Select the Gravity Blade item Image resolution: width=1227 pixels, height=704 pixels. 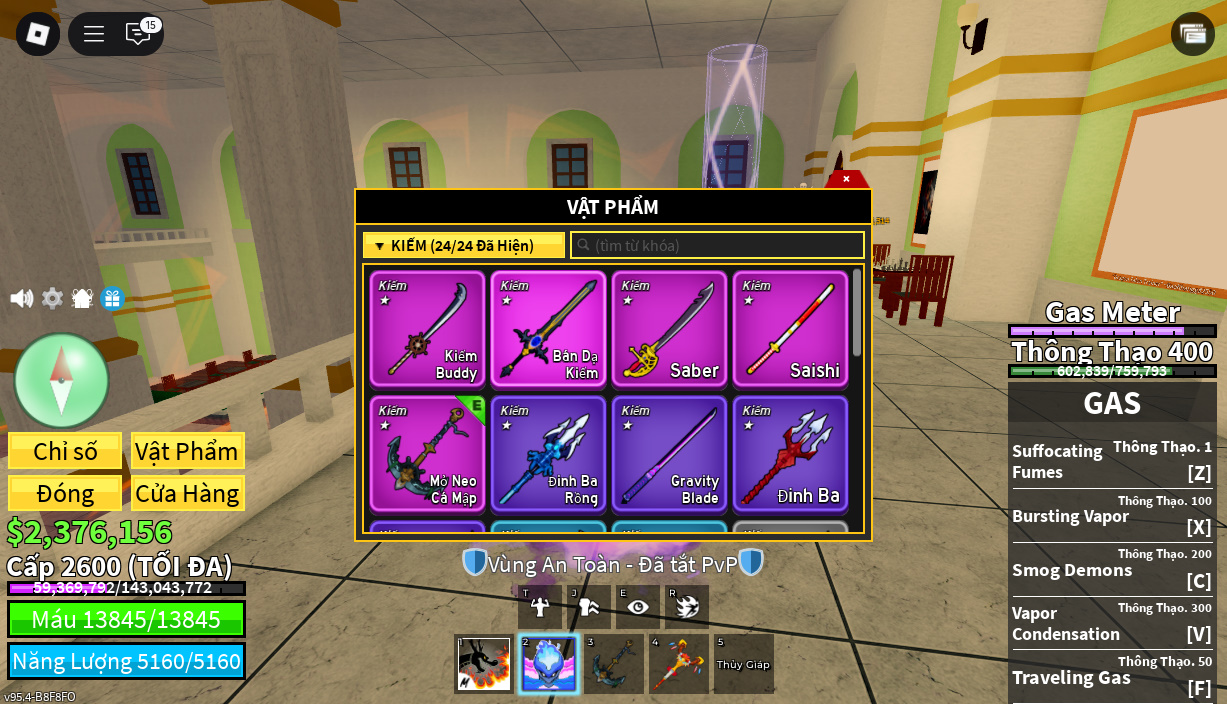click(669, 454)
